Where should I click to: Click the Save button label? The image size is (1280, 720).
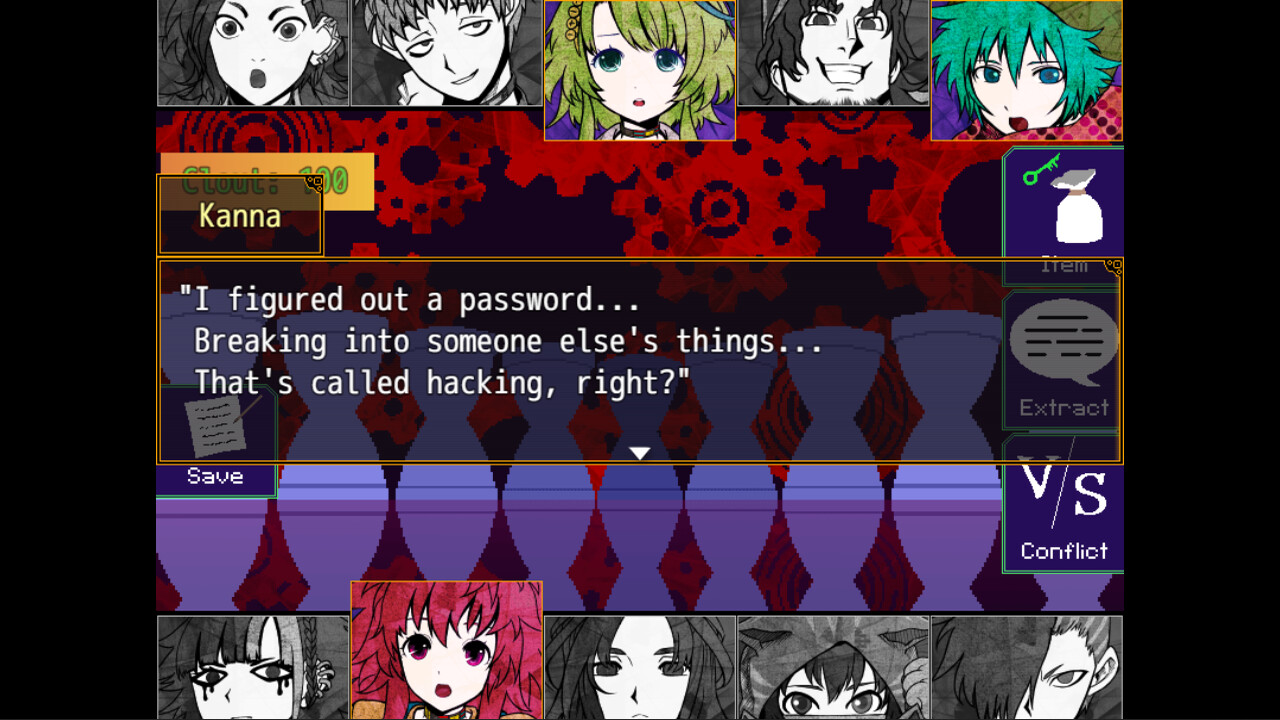click(213, 476)
